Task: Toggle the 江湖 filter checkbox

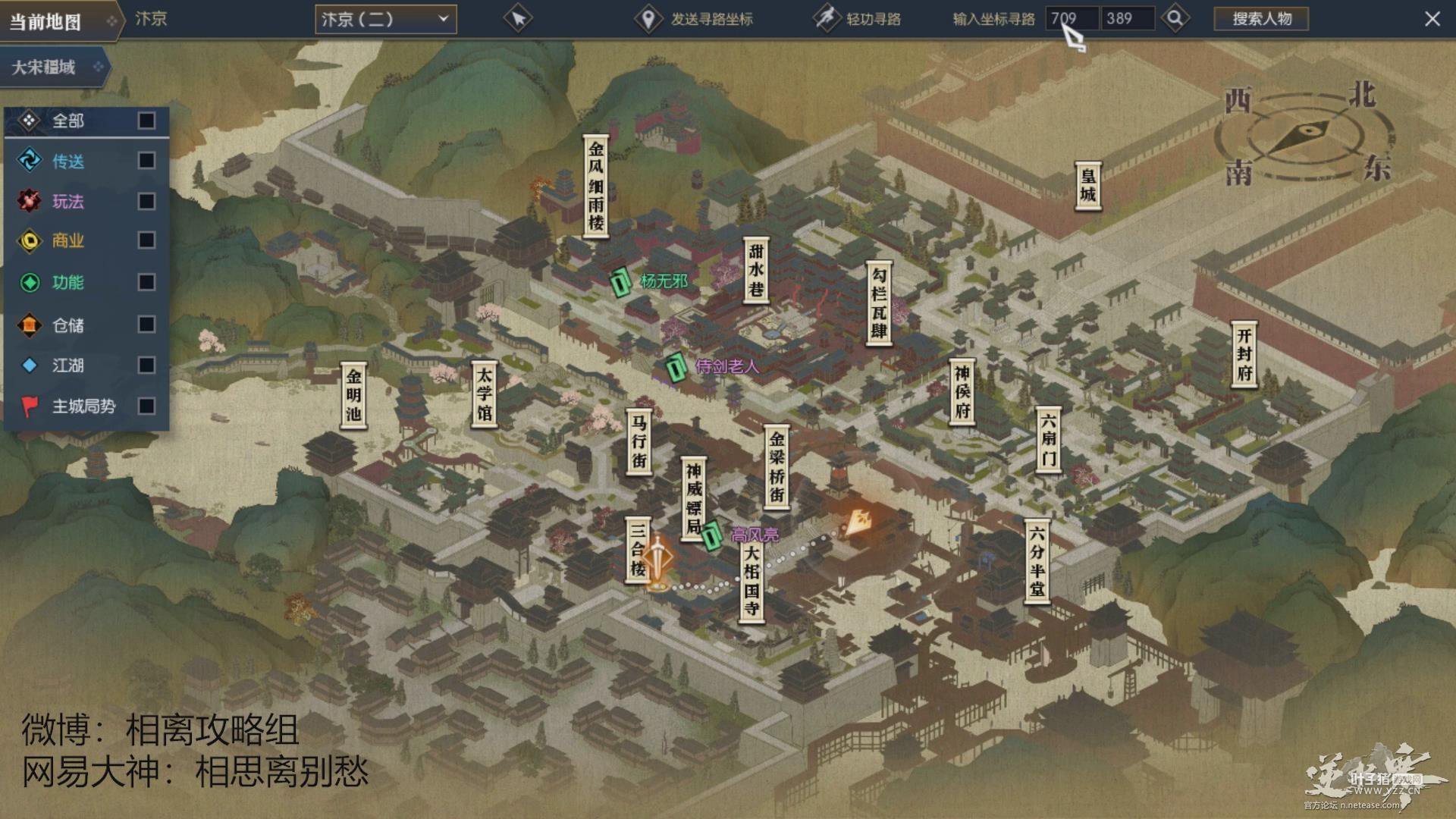Action: coord(146,366)
